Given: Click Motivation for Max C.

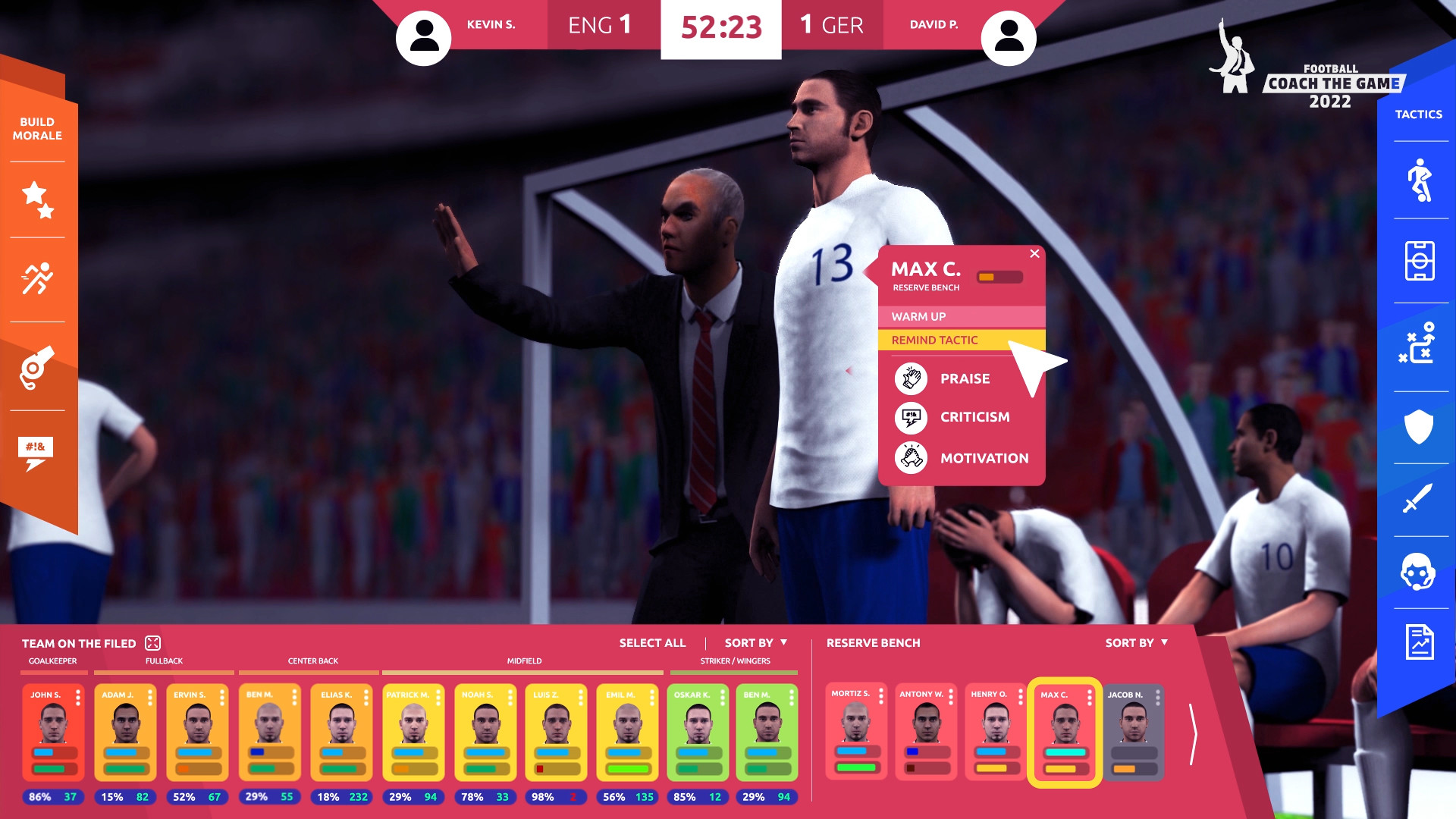Looking at the screenshot, I should click(984, 458).
